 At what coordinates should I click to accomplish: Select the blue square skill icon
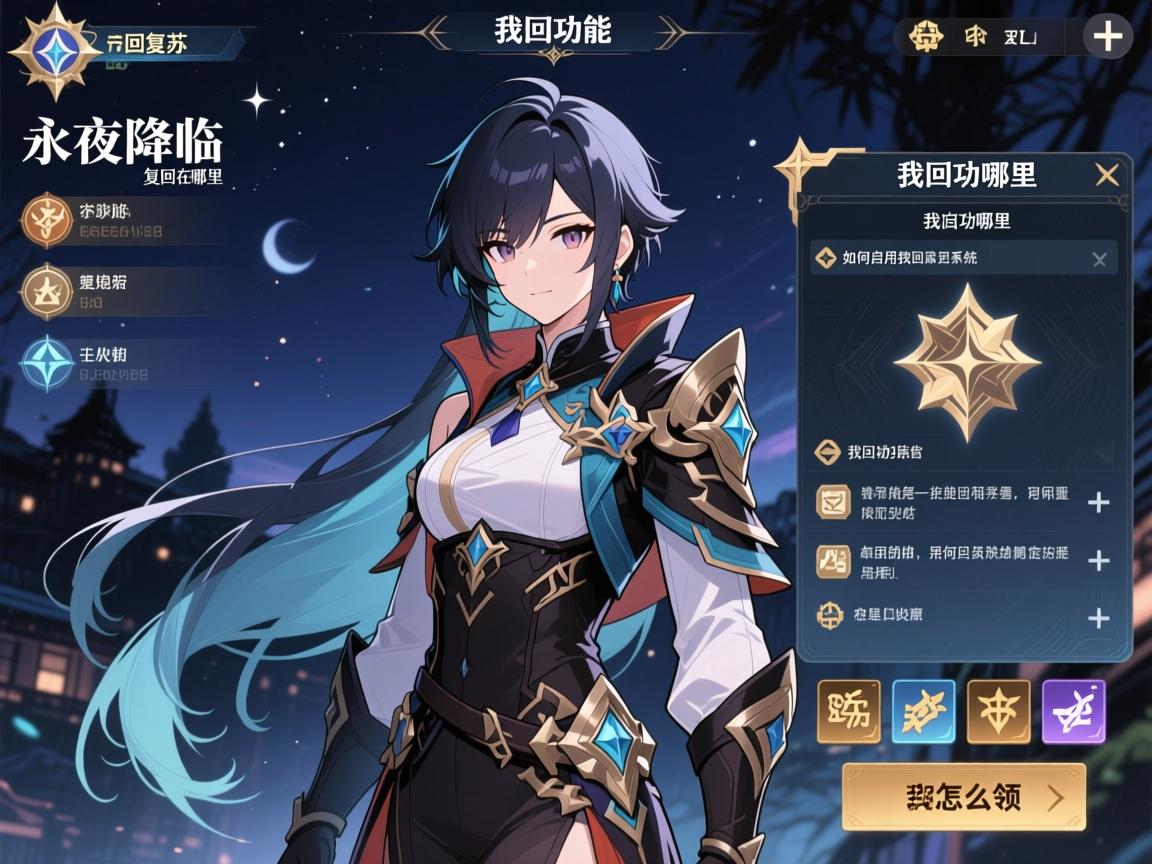click(923, 711)
